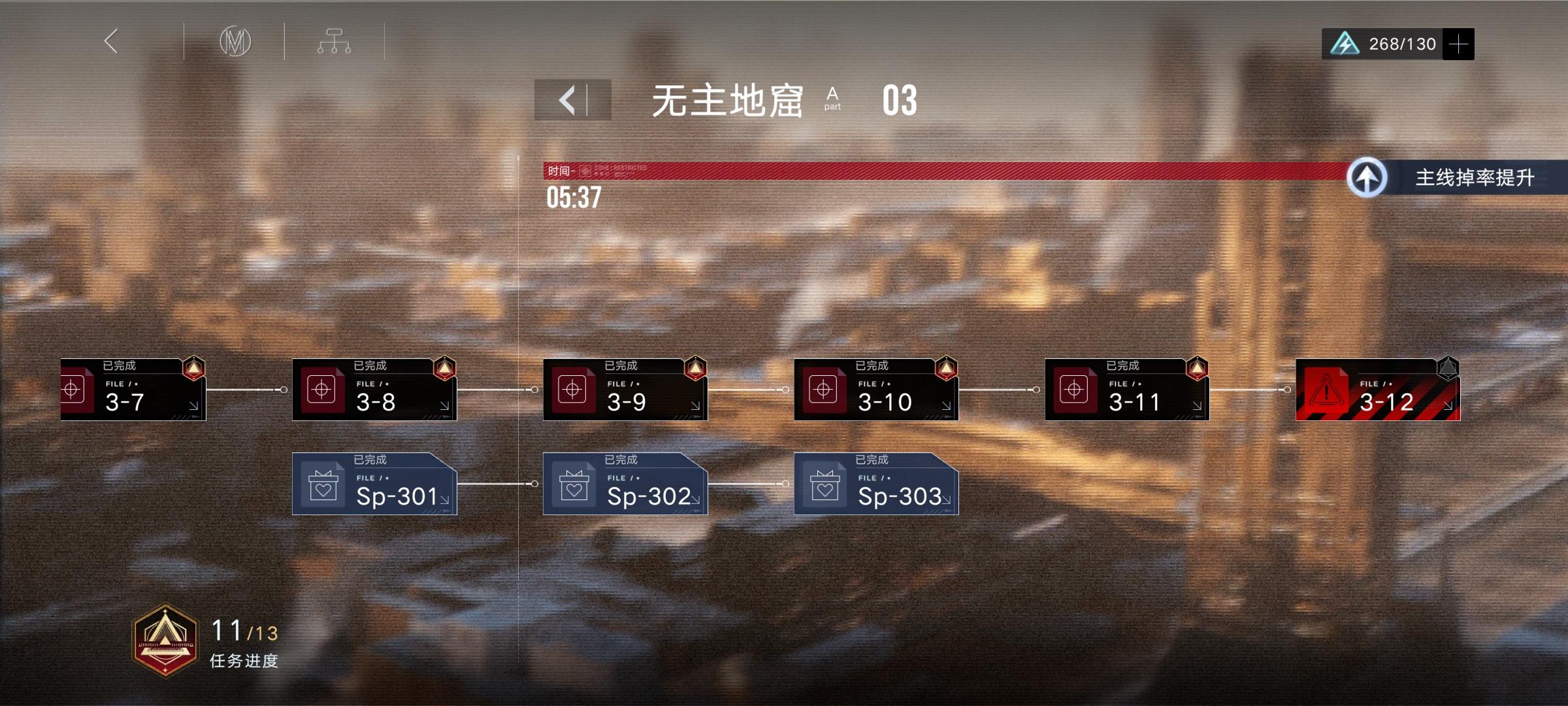Click the back arrow at top left corner

click(x=112, y=41)
